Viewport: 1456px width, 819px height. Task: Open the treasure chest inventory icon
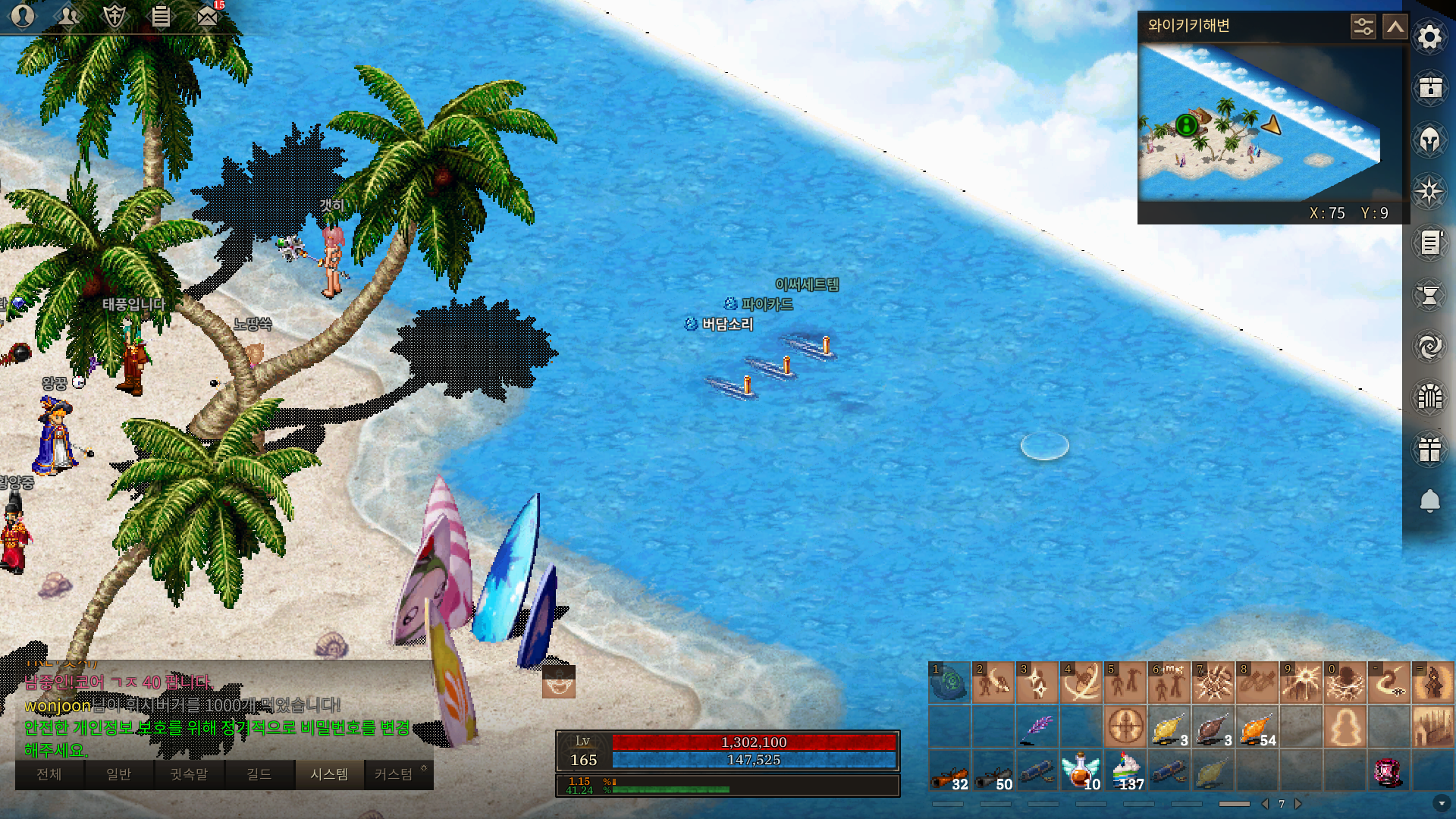[x=1429, y=88]
